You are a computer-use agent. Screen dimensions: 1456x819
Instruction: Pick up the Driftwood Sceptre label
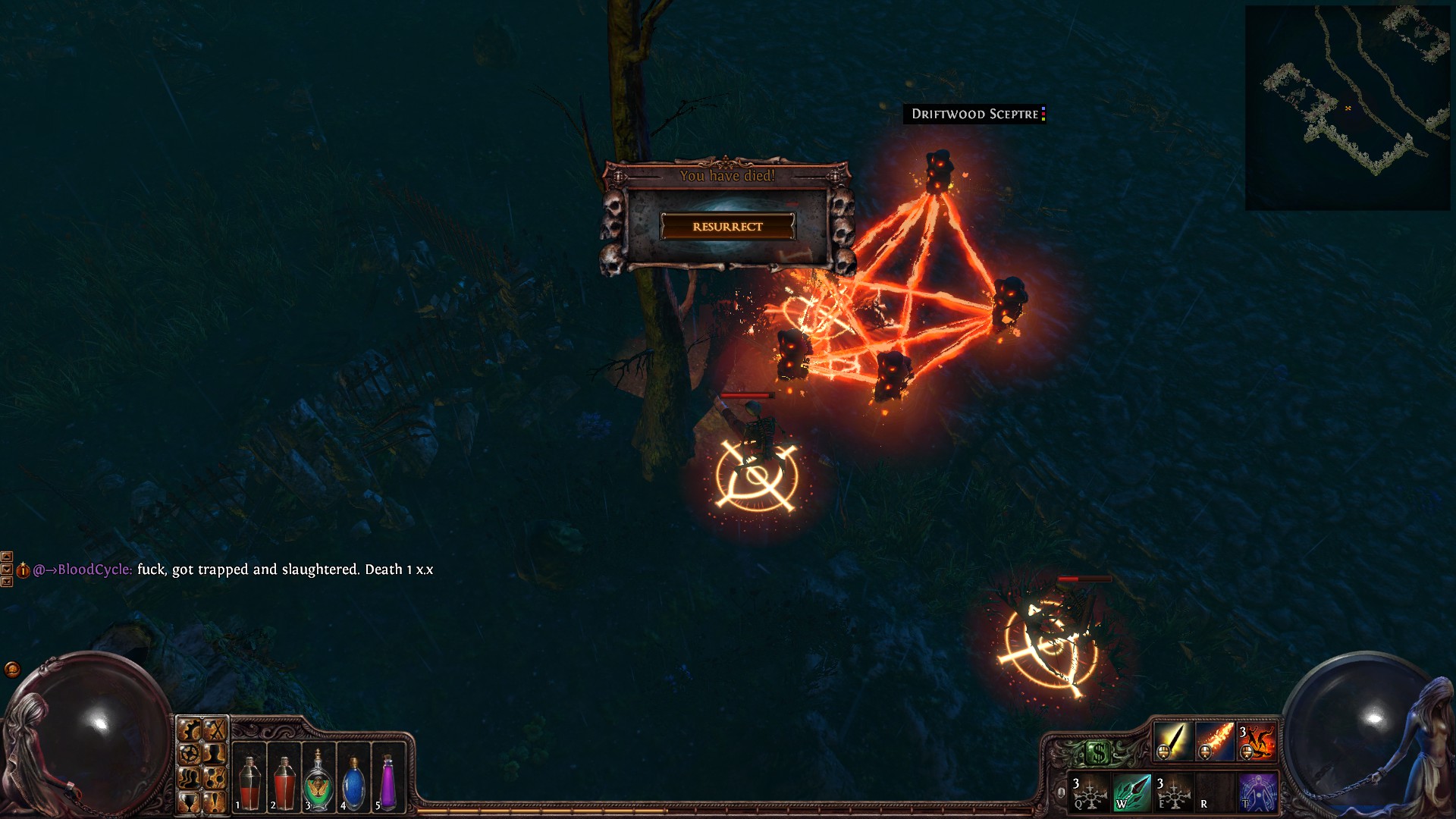coord(974,114)
